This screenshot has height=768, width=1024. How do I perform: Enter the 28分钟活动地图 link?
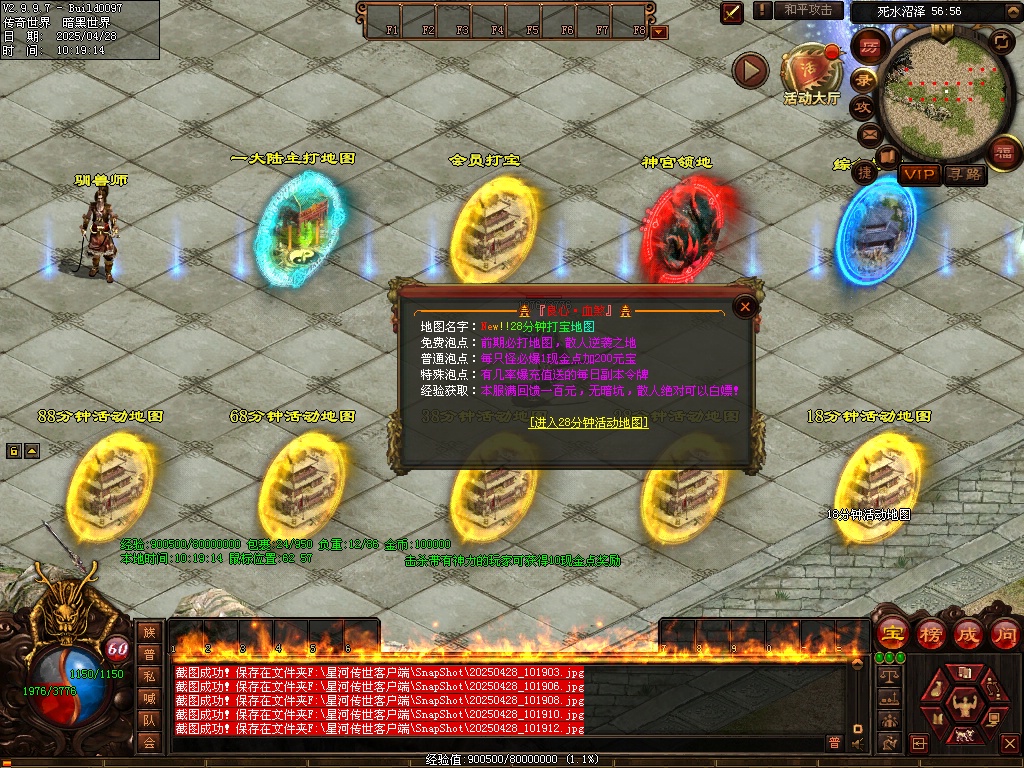(x=589, y=423)
